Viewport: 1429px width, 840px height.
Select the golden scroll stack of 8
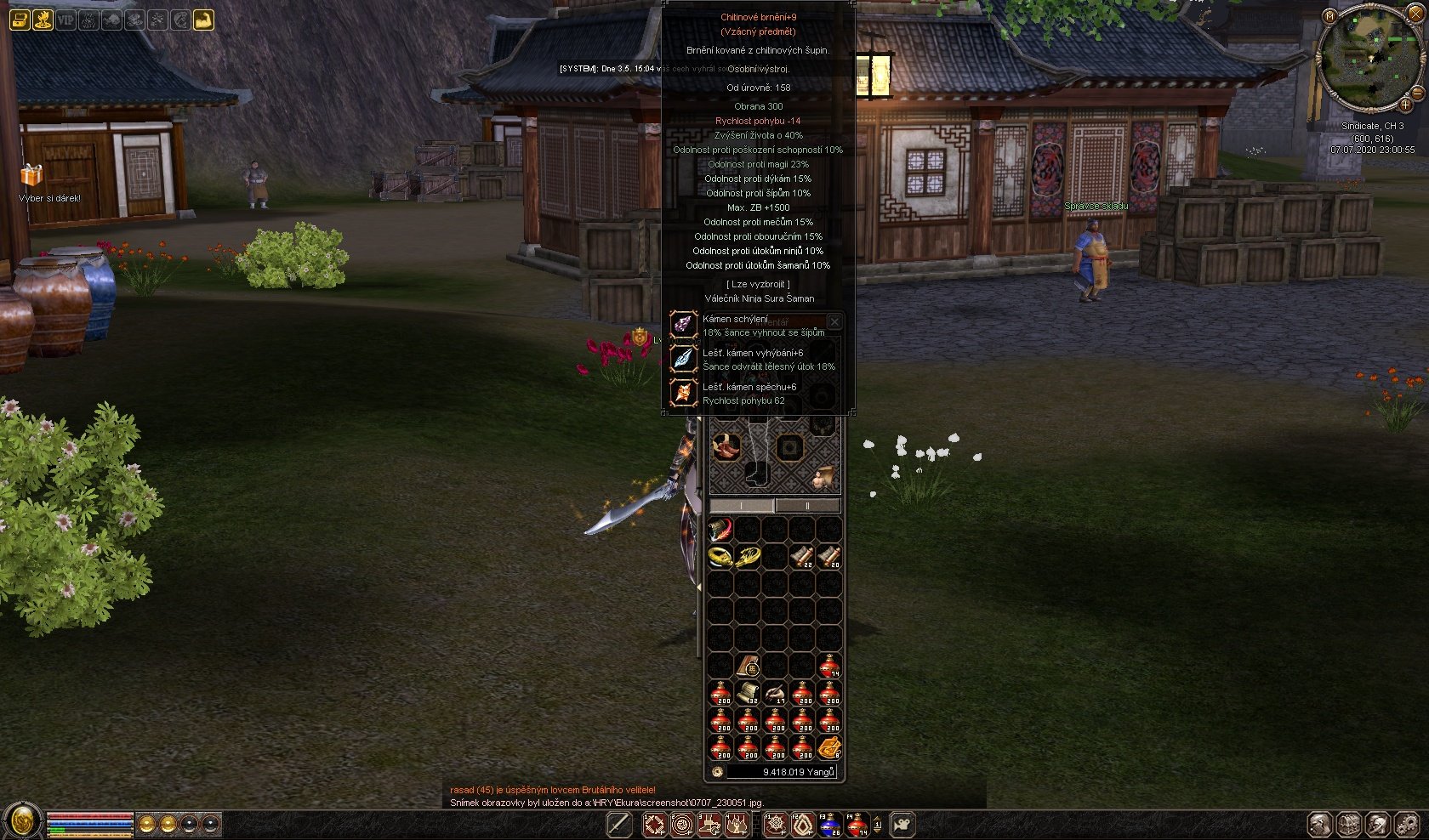(x=829, y=748)
